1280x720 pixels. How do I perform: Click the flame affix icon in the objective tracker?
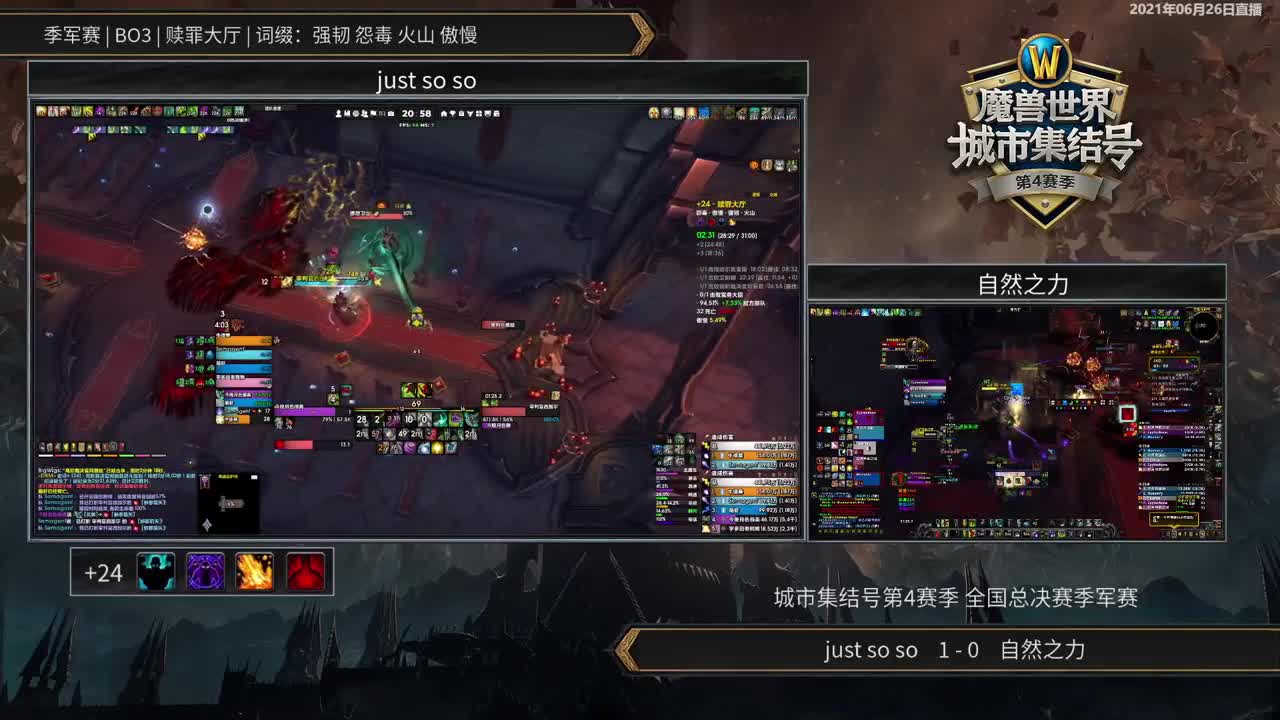click(732, 222)
